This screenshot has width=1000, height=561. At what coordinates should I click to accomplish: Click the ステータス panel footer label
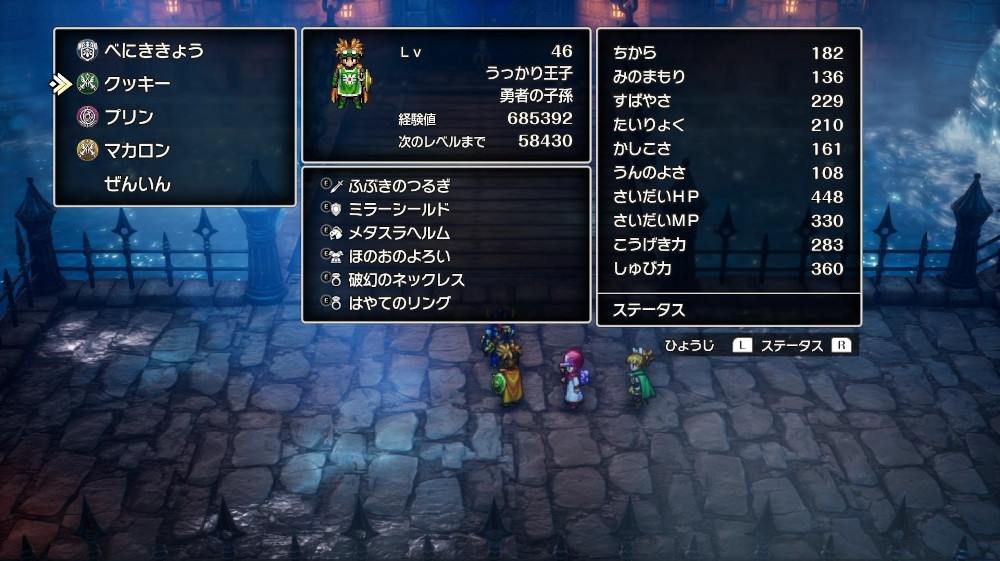(649, 310)
